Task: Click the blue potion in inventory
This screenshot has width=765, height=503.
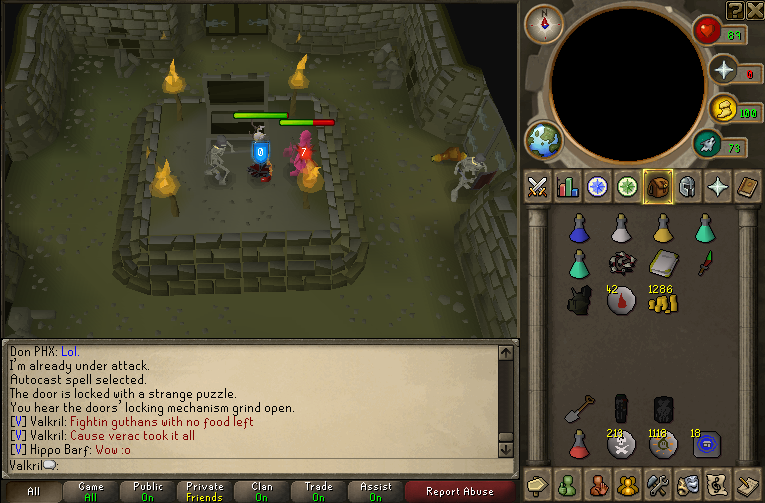Action: pos(578,229)
